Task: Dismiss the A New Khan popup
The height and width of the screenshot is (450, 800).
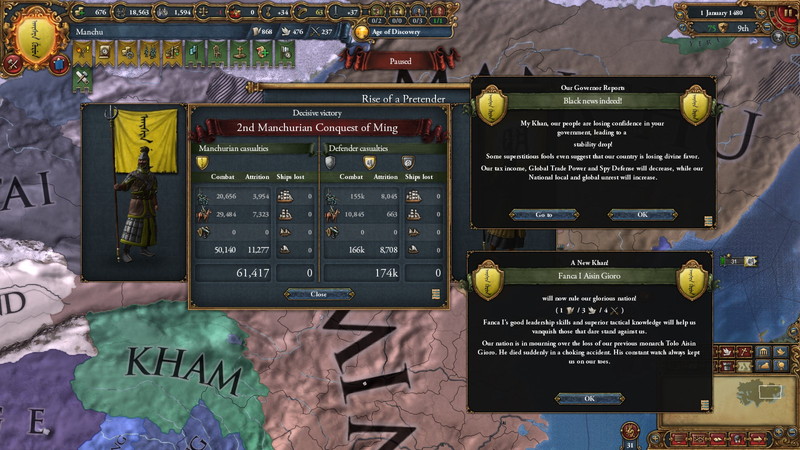Action: point(589,398)
